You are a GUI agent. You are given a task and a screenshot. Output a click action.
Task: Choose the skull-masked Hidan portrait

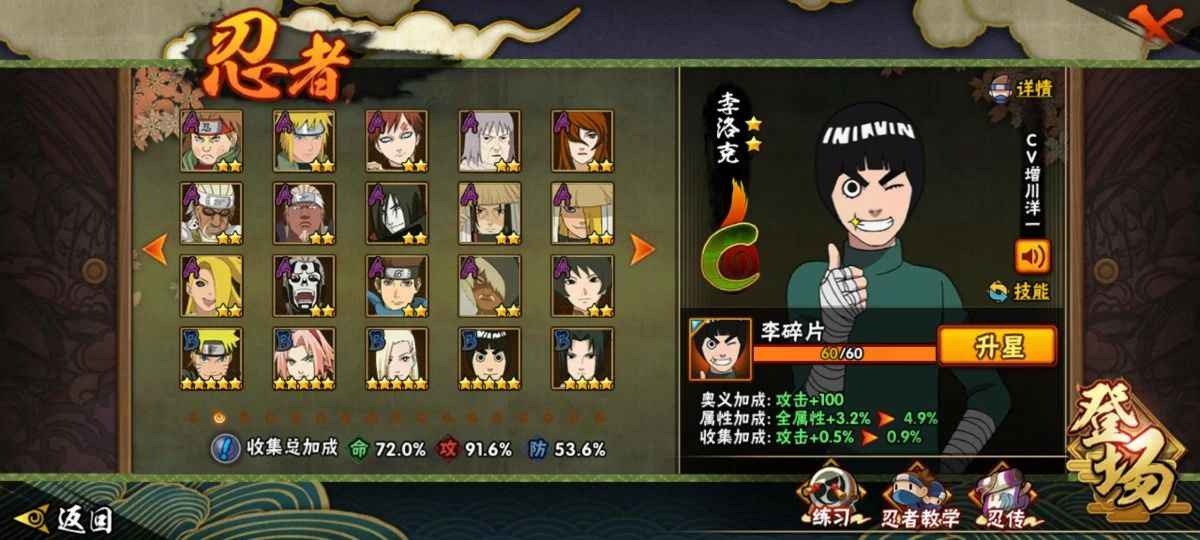pos(304,285)
